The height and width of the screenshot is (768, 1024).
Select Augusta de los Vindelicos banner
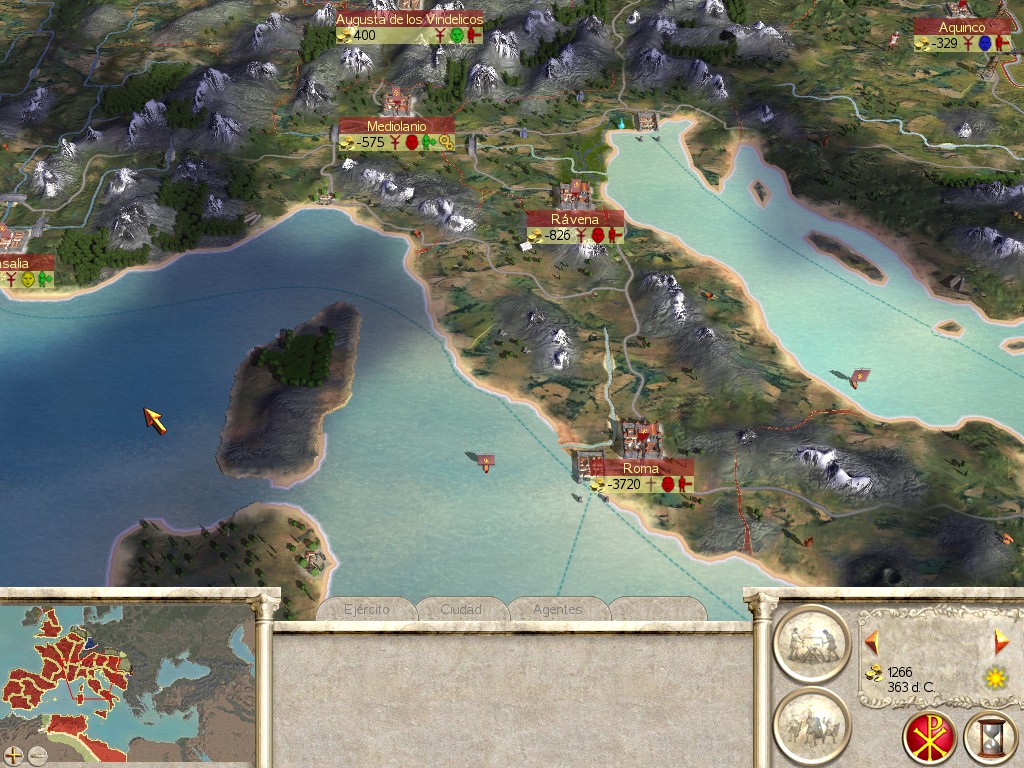pyautogui.click(x=409, y=19)
